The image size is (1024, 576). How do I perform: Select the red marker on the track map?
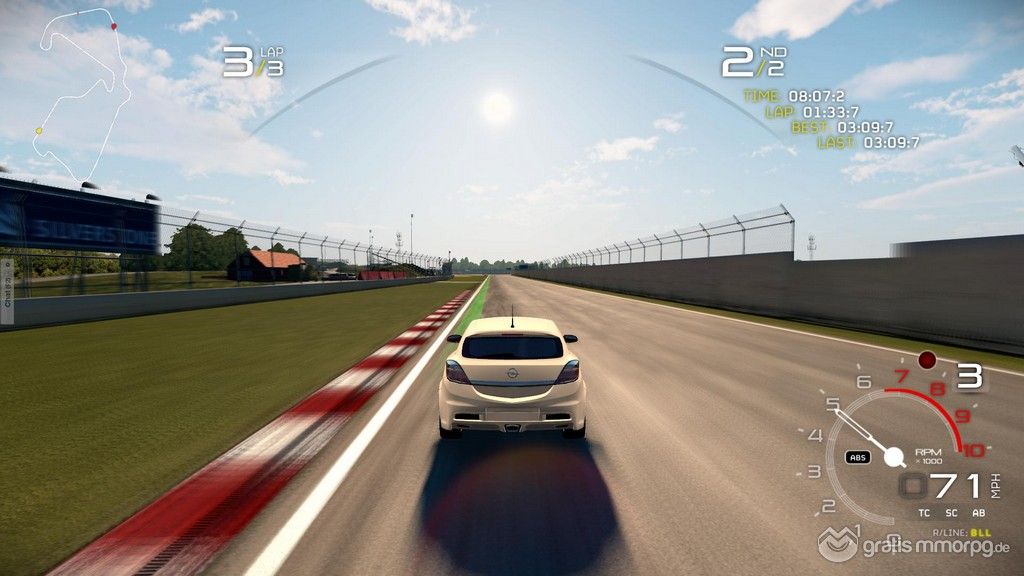pyautogui.click(x=113, y=26)
